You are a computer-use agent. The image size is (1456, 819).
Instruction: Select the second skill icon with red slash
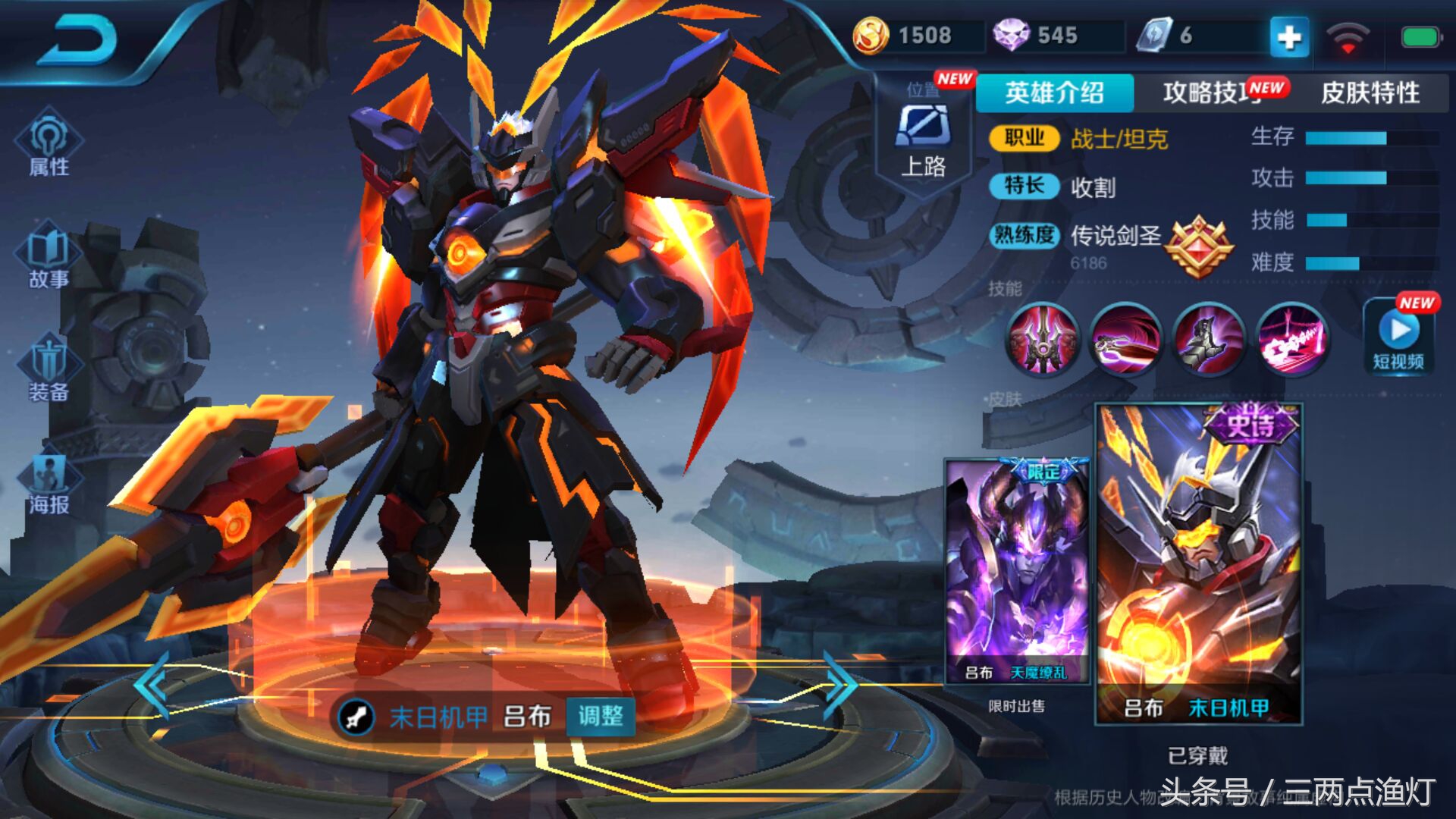point(1126,339)
